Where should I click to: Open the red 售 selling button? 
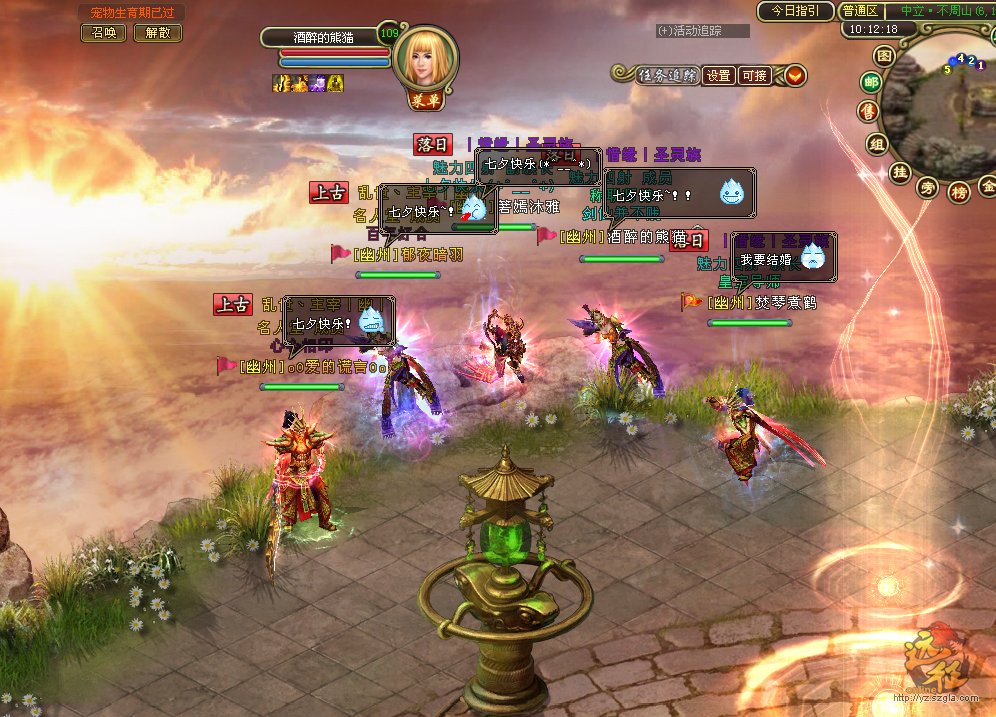[867, 112]
